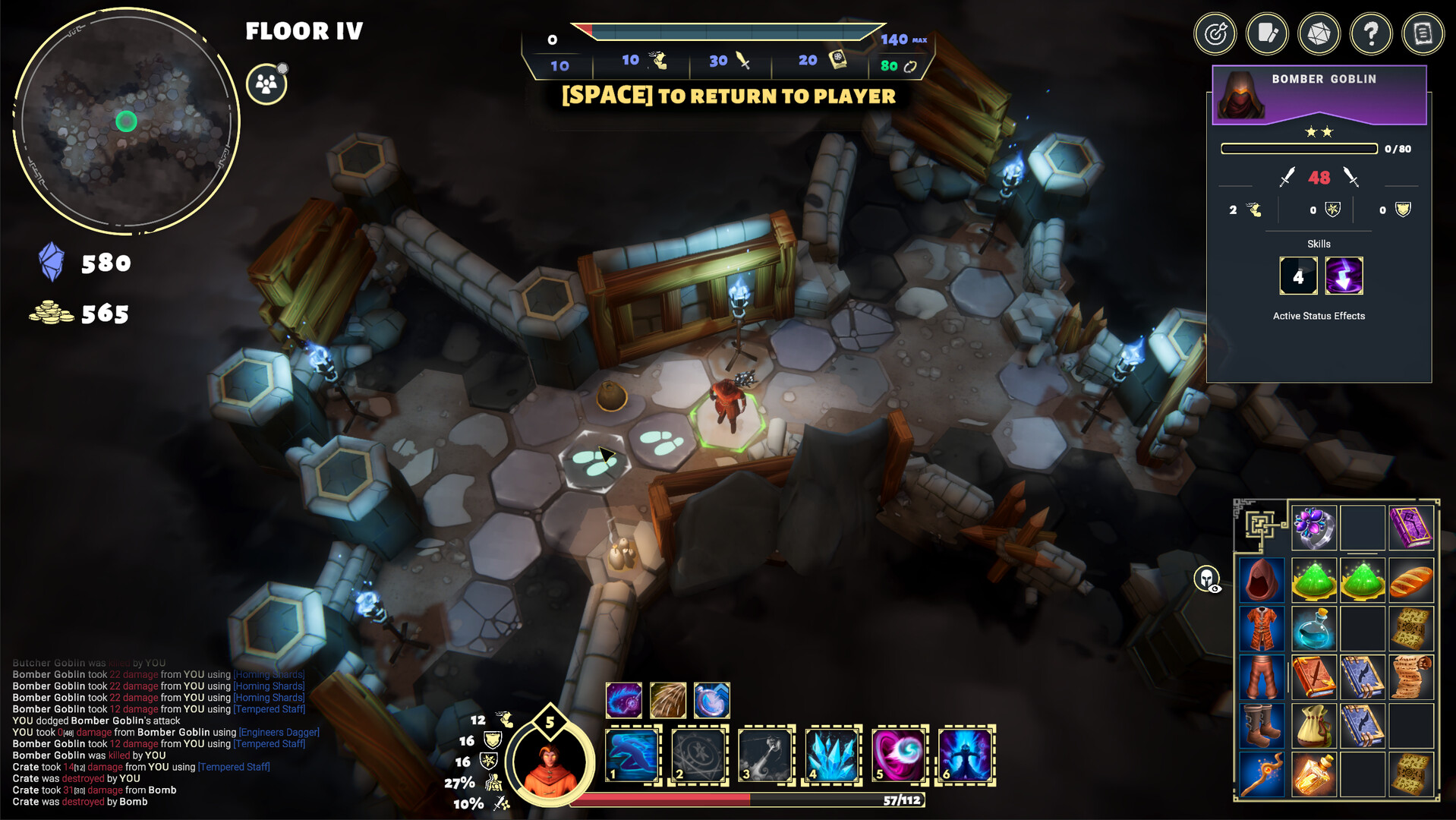Click the comet buff icon above the hotbar
The width and height of the screenshot is (1456, 820).
click(x=622, y=700)
